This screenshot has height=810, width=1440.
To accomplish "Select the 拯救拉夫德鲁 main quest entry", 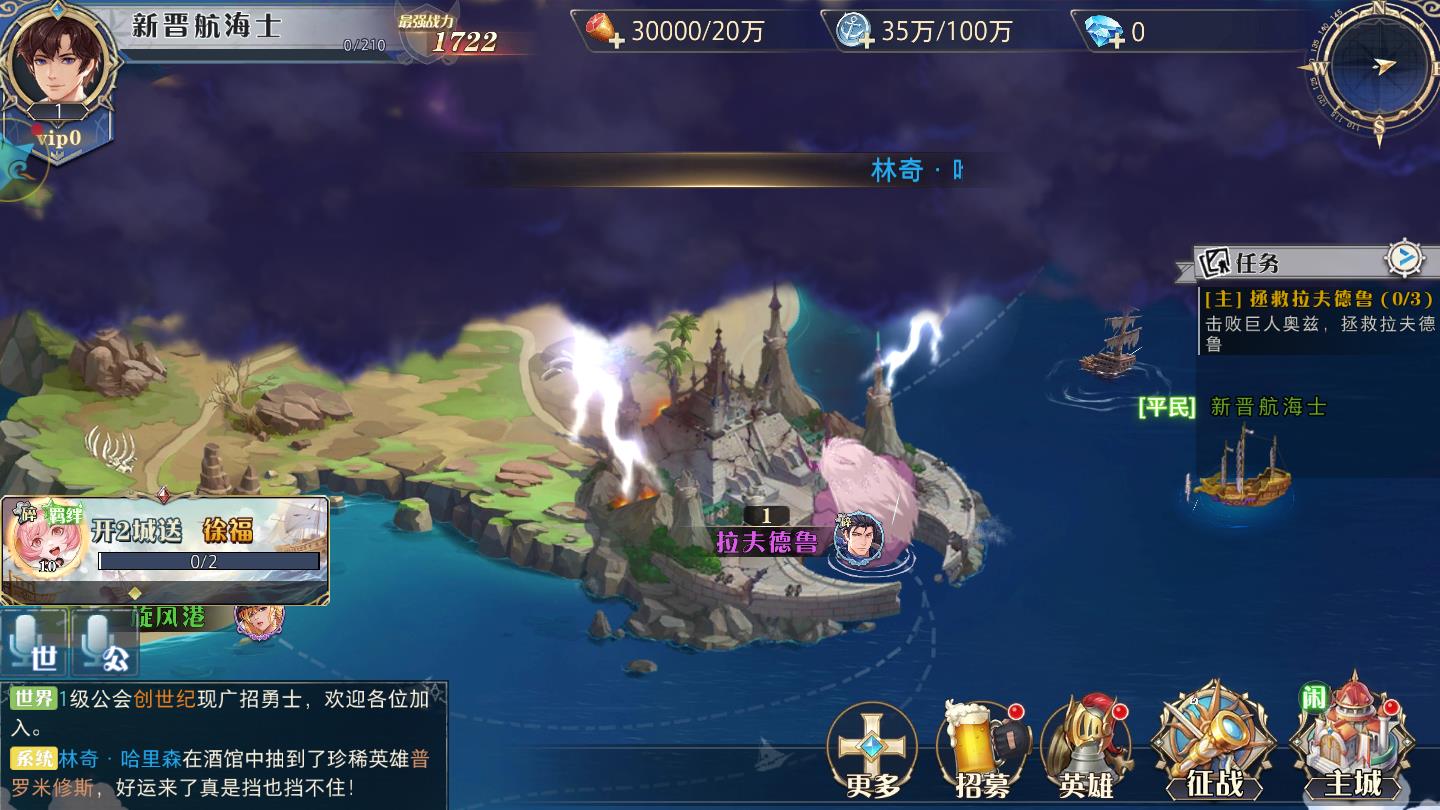I will click(1318, 320).
